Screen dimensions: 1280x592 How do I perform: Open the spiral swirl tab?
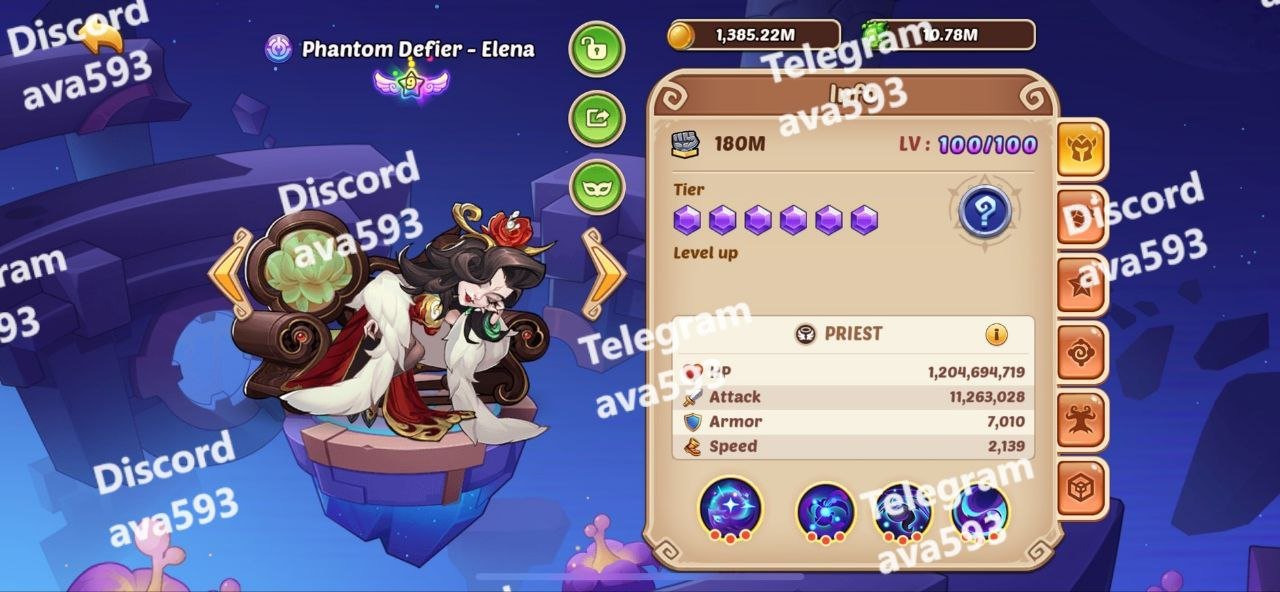tap(1082, 353)
